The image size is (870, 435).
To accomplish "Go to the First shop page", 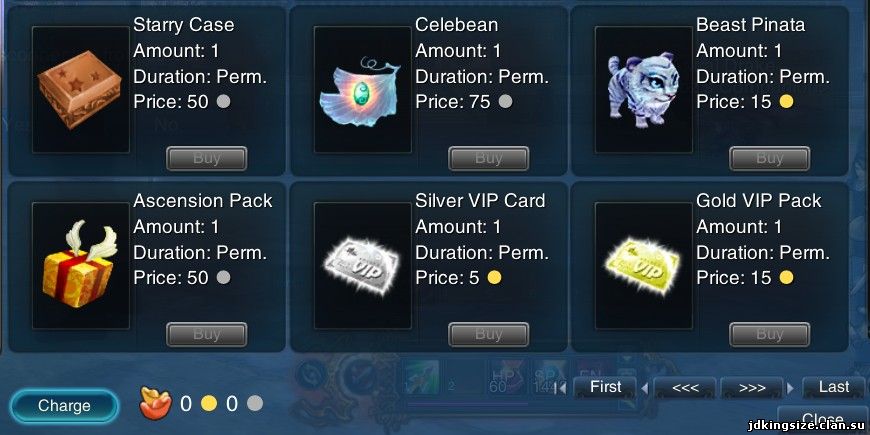I will tap(605, 387).
